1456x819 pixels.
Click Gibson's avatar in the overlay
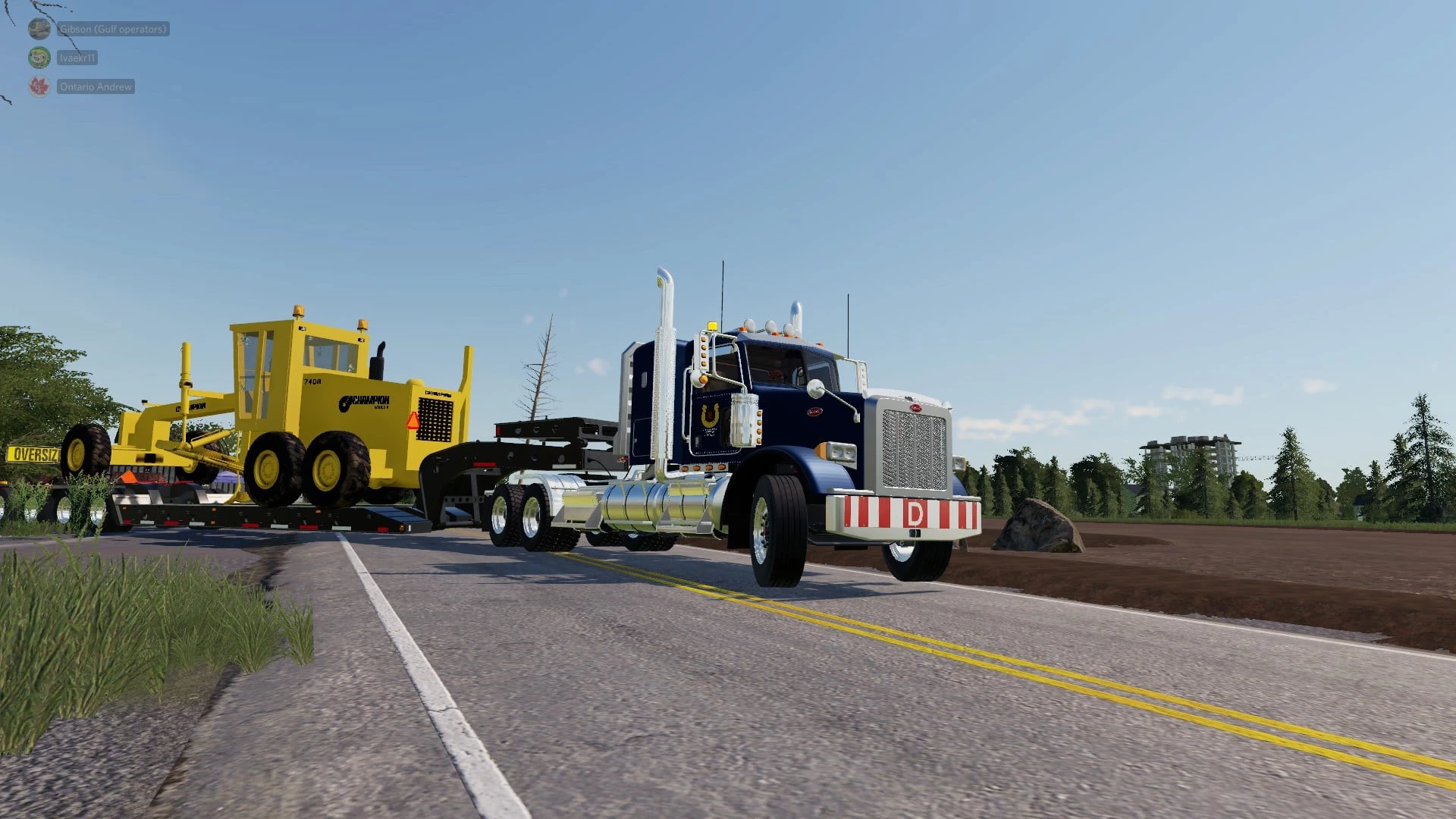coord(39,29)
